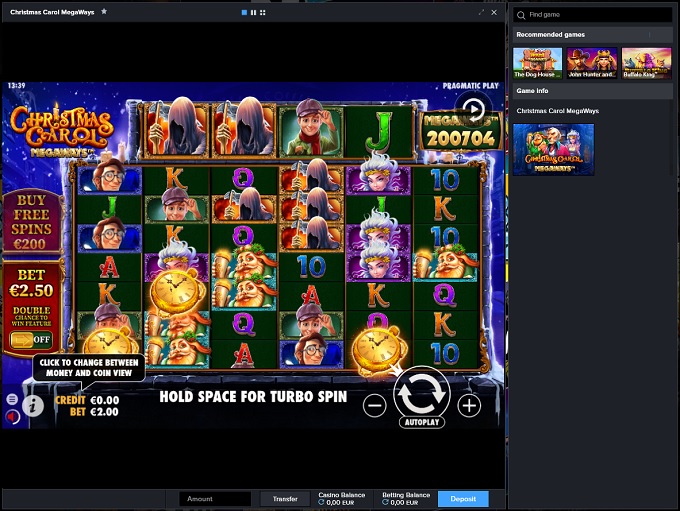Focus the Find game search box
The height and width of the screenshot is (511, 680).
595,15
